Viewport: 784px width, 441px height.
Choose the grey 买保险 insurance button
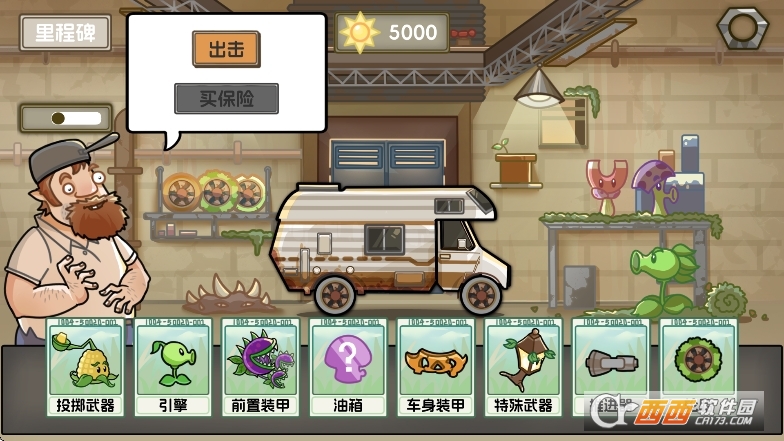[x=226, y=98]
